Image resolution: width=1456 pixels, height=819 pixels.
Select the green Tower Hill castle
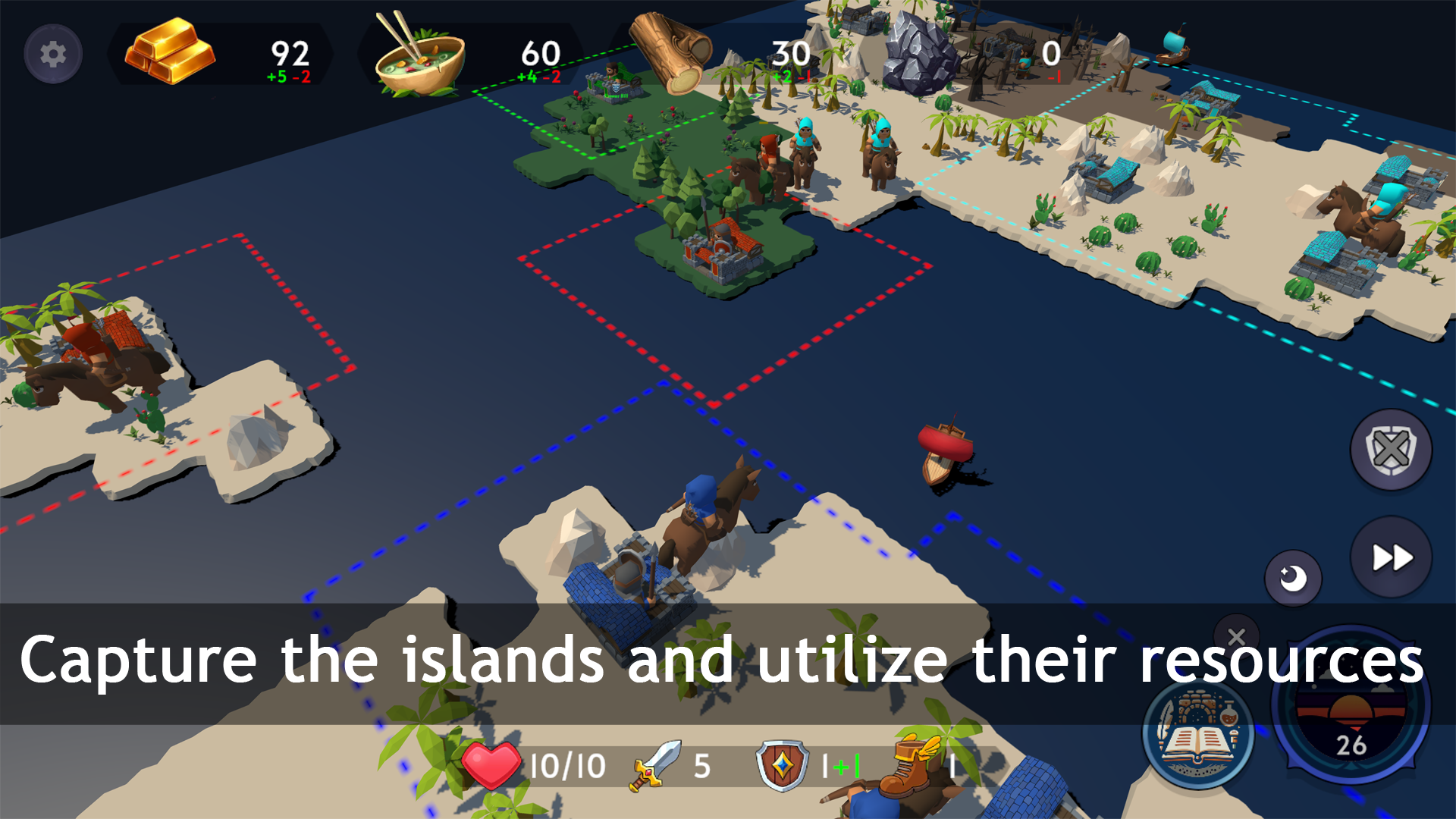coord(614,83)
